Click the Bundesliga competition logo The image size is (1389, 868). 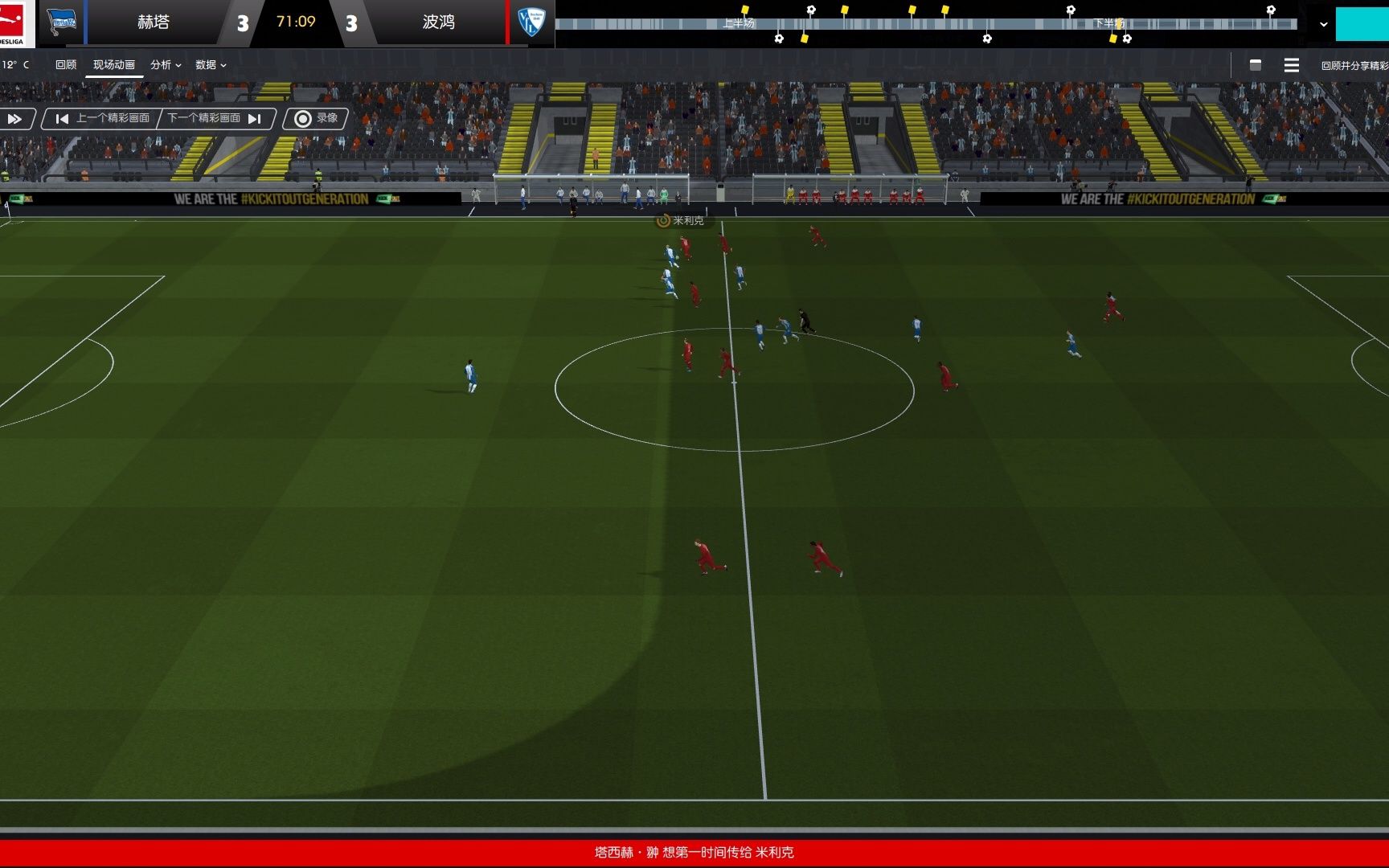tap(14, 23)
